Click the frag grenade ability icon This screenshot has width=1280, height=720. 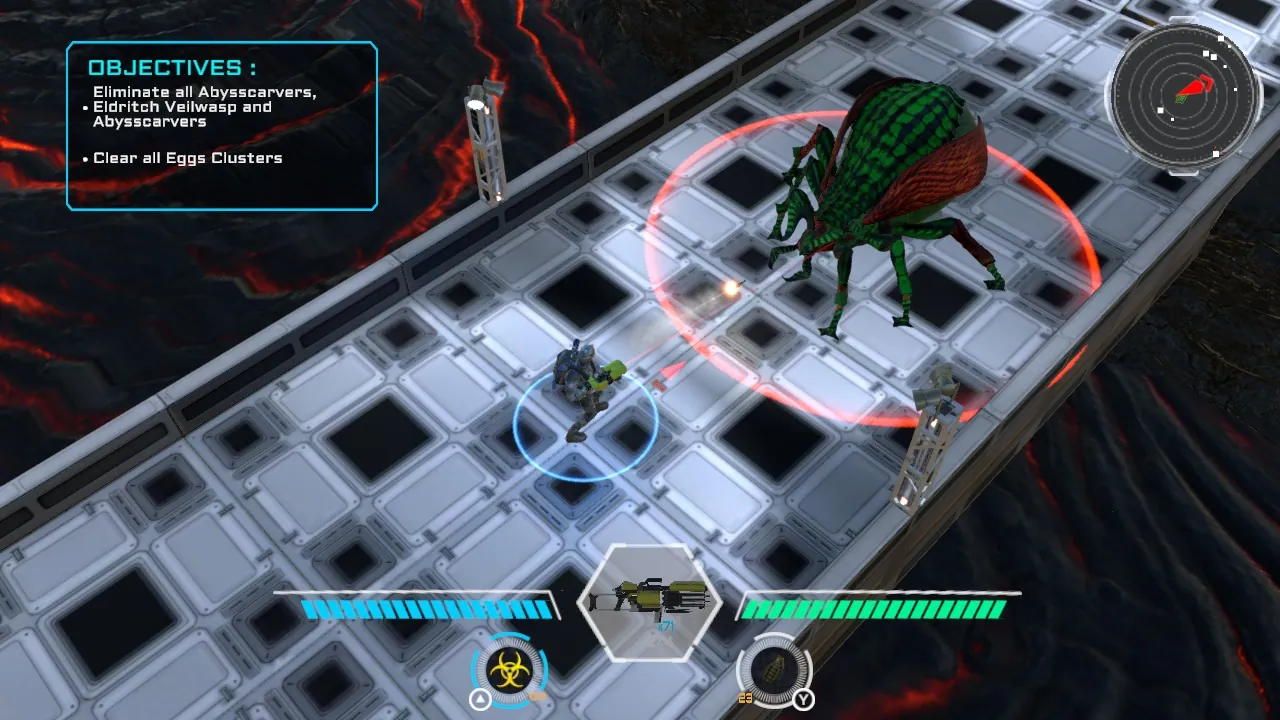coord(773,672)
